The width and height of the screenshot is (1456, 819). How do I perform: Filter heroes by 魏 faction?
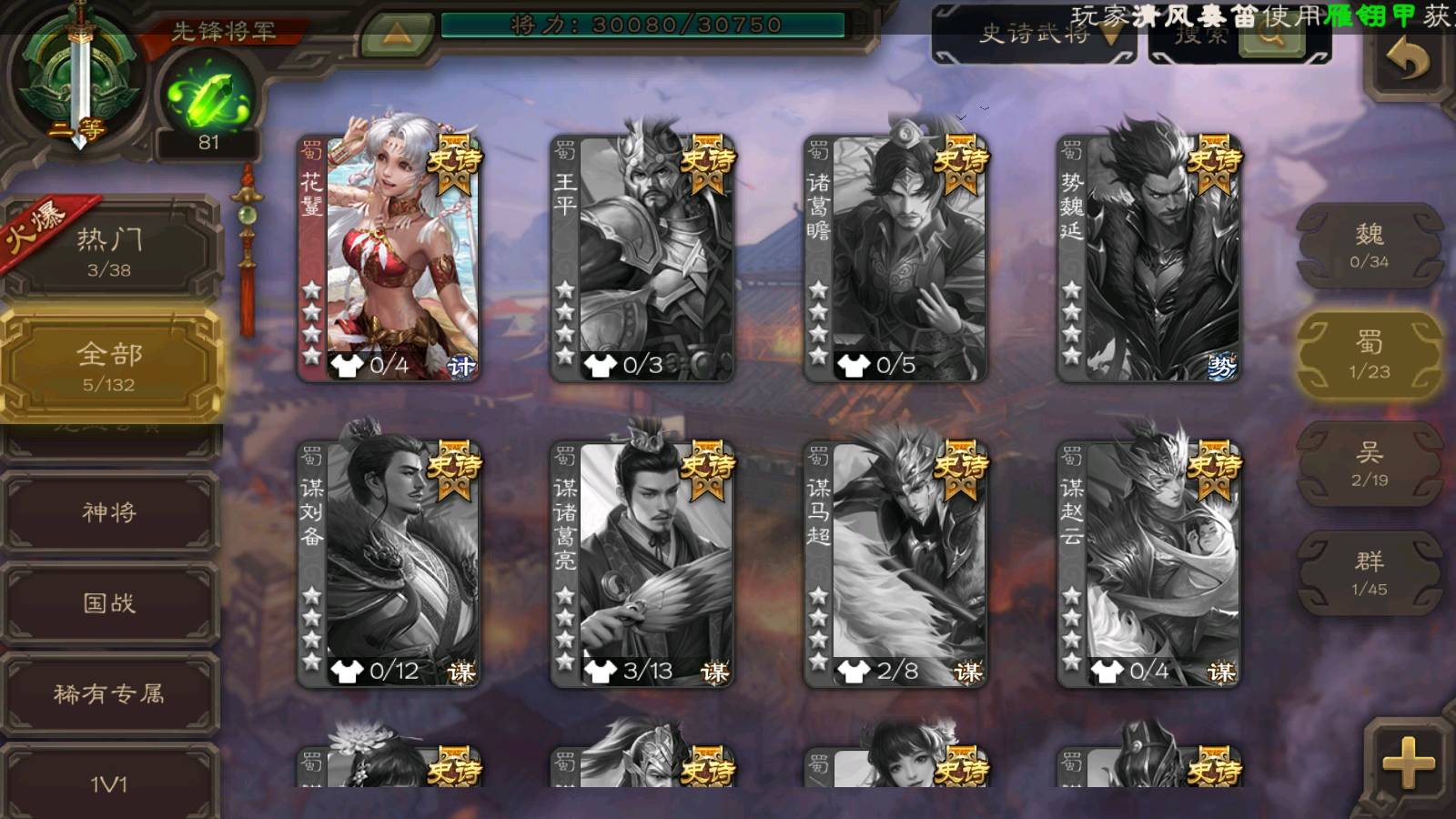point(1370,246)
